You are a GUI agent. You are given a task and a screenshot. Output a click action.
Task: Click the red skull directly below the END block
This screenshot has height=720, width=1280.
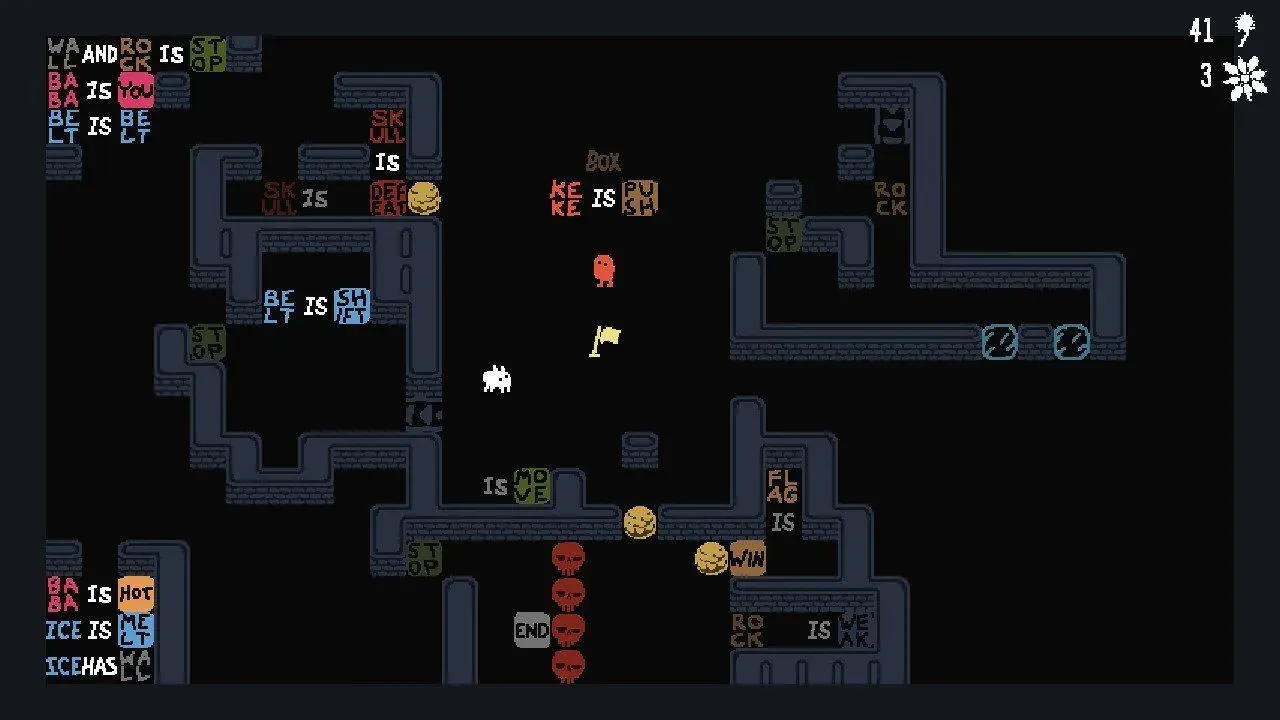tap(568, 661)
